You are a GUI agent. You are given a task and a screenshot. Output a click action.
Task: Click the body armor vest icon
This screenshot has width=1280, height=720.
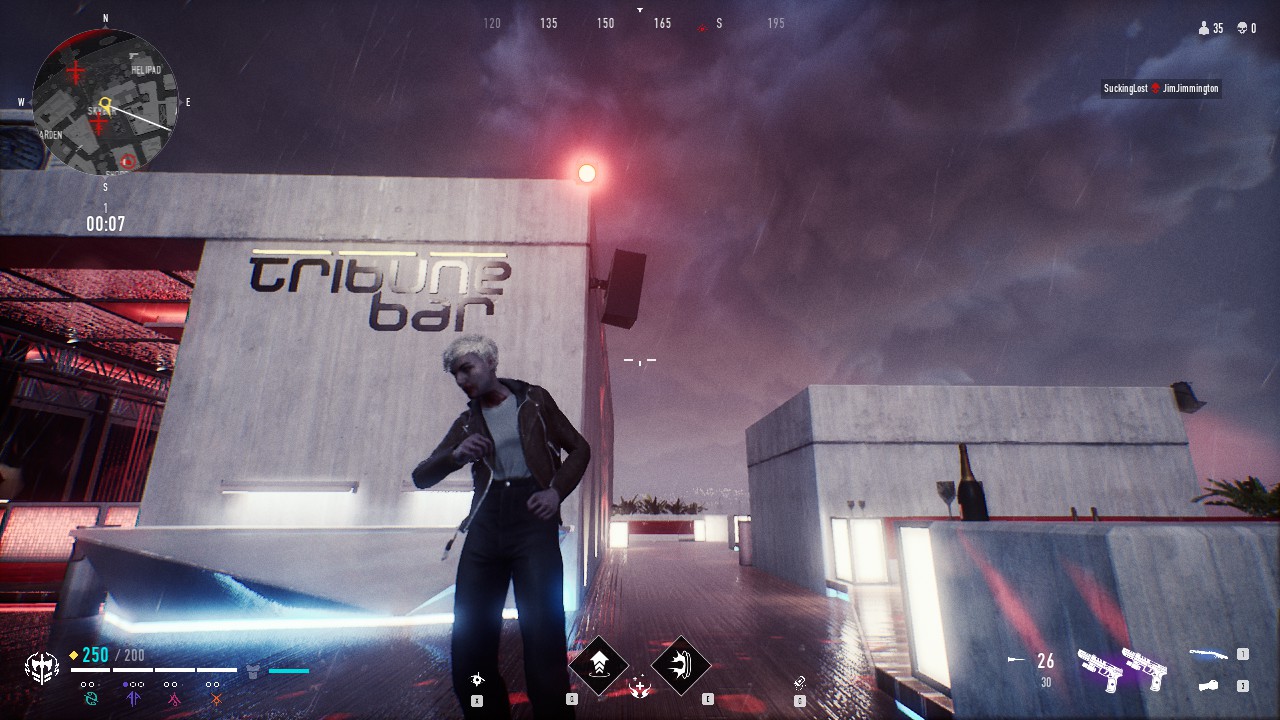pos(253,670)
